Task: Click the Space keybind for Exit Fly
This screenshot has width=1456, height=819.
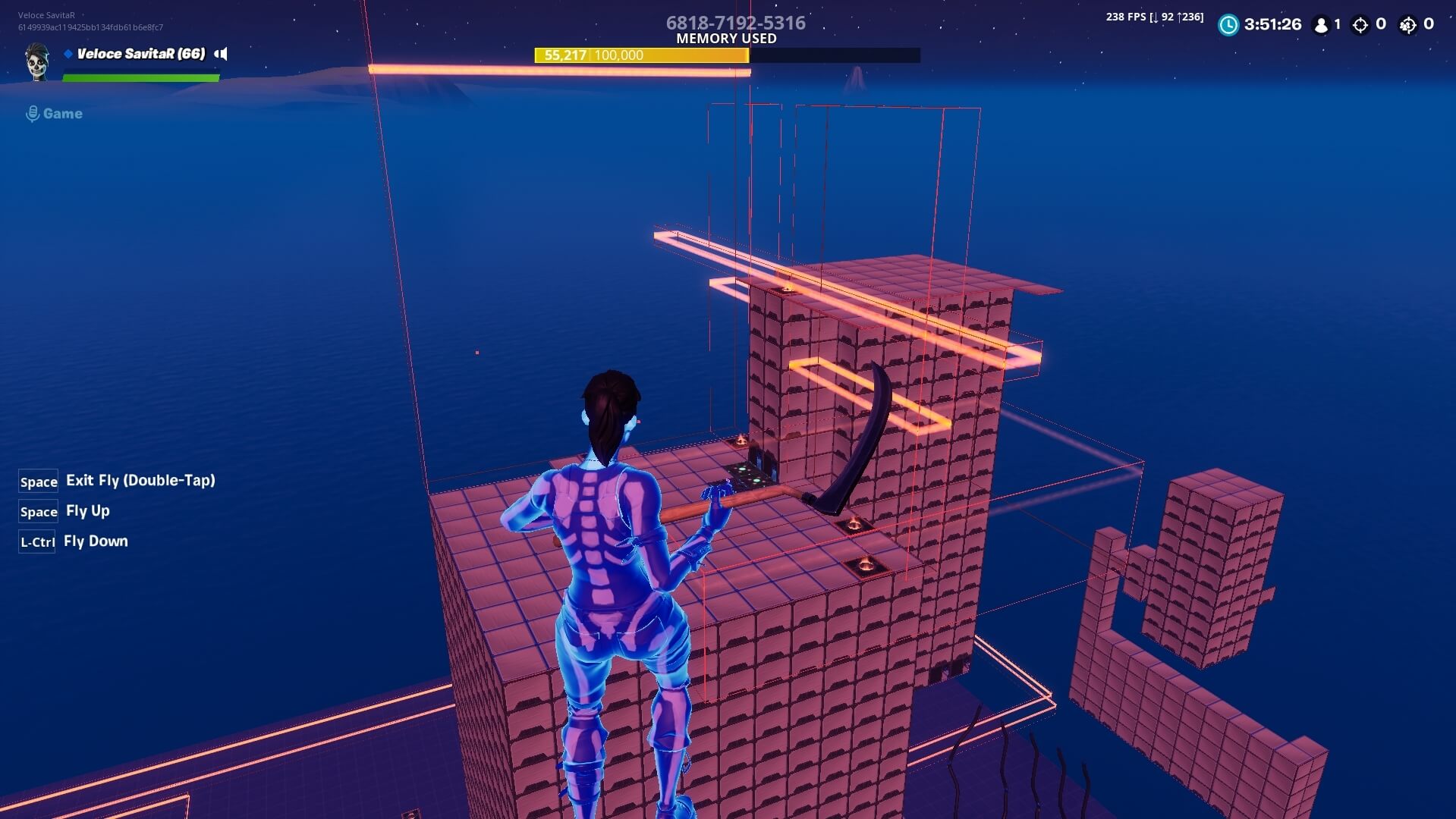Action: [x=38, y=481]
